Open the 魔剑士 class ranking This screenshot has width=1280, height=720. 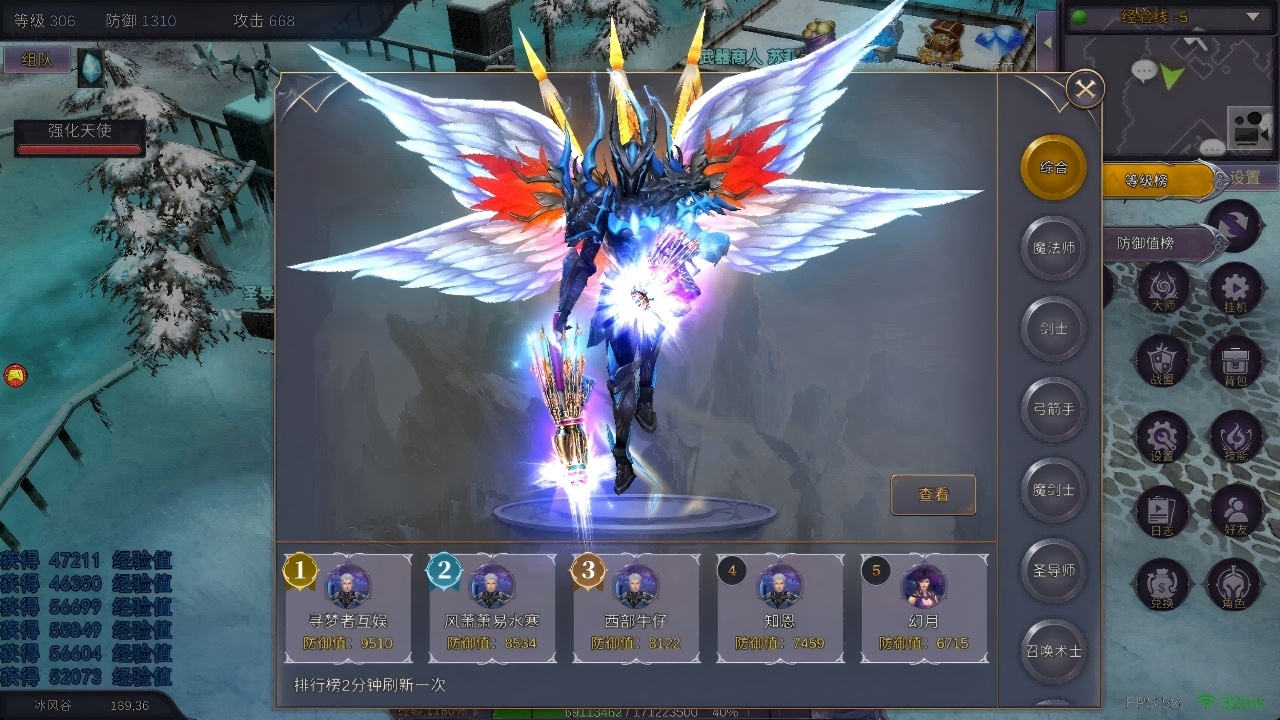(1053, 490)
